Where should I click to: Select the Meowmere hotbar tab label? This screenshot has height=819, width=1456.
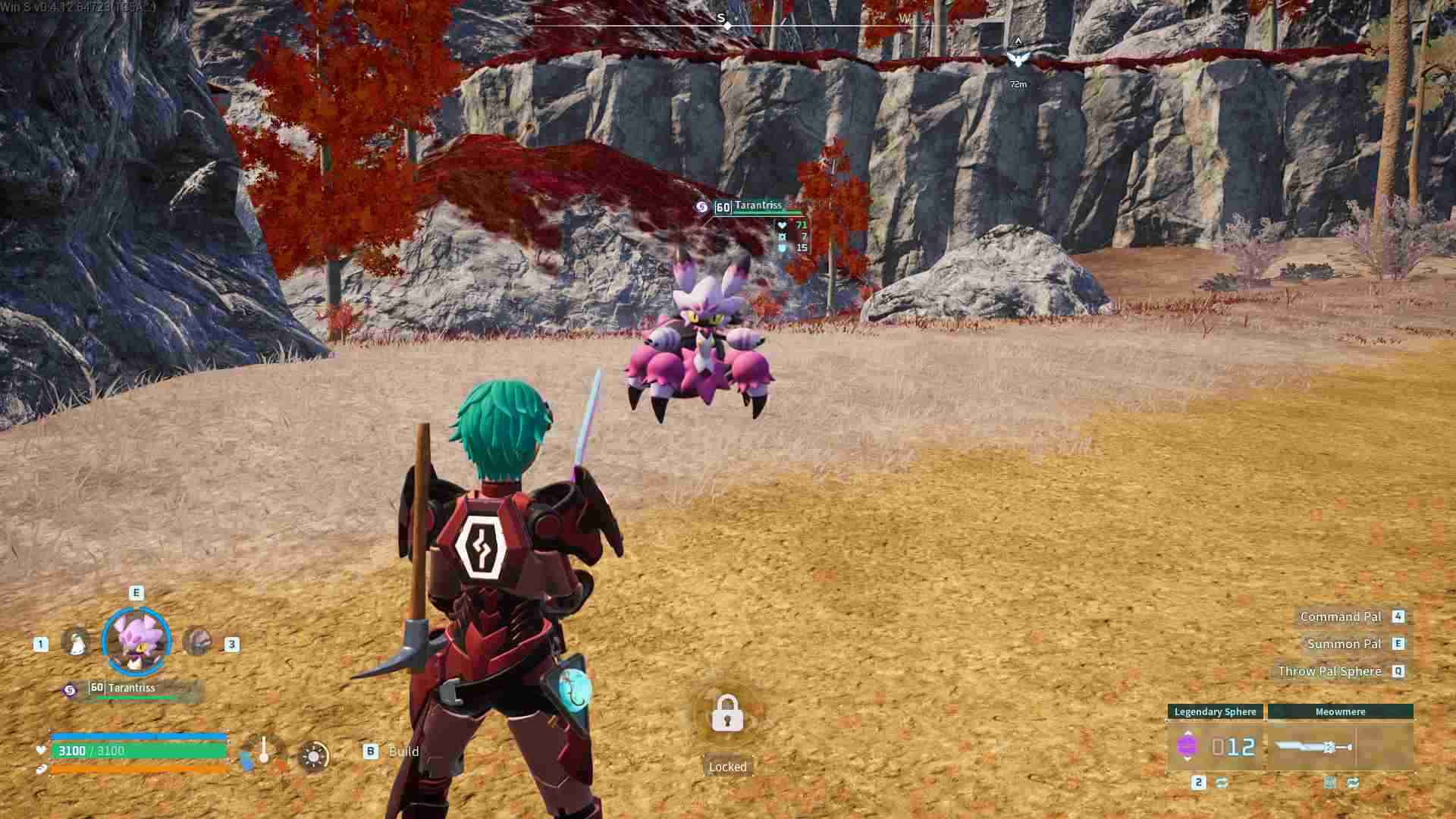click(x=1341, y=712)
